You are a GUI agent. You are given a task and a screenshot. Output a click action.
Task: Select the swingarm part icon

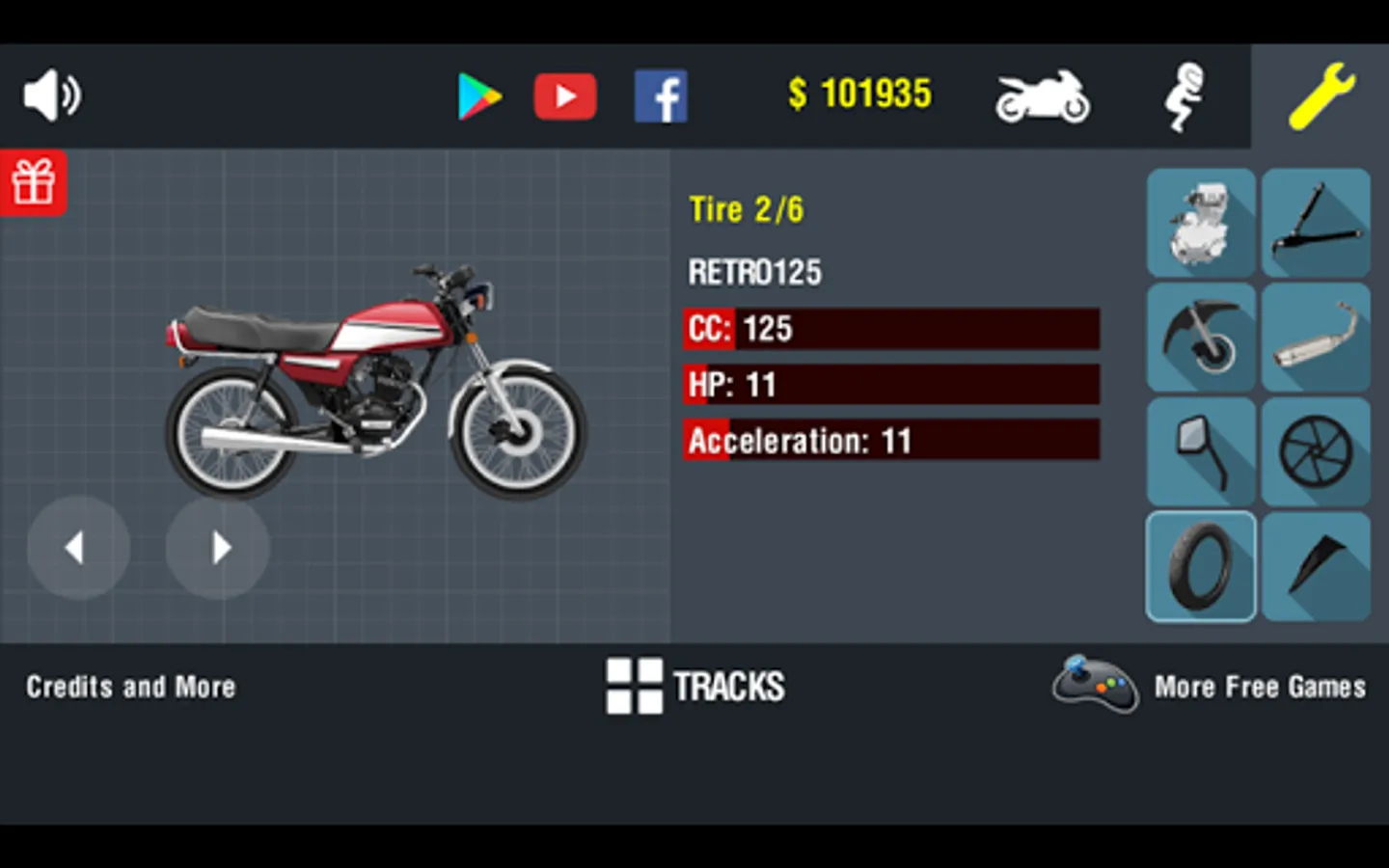[1316, 224]
